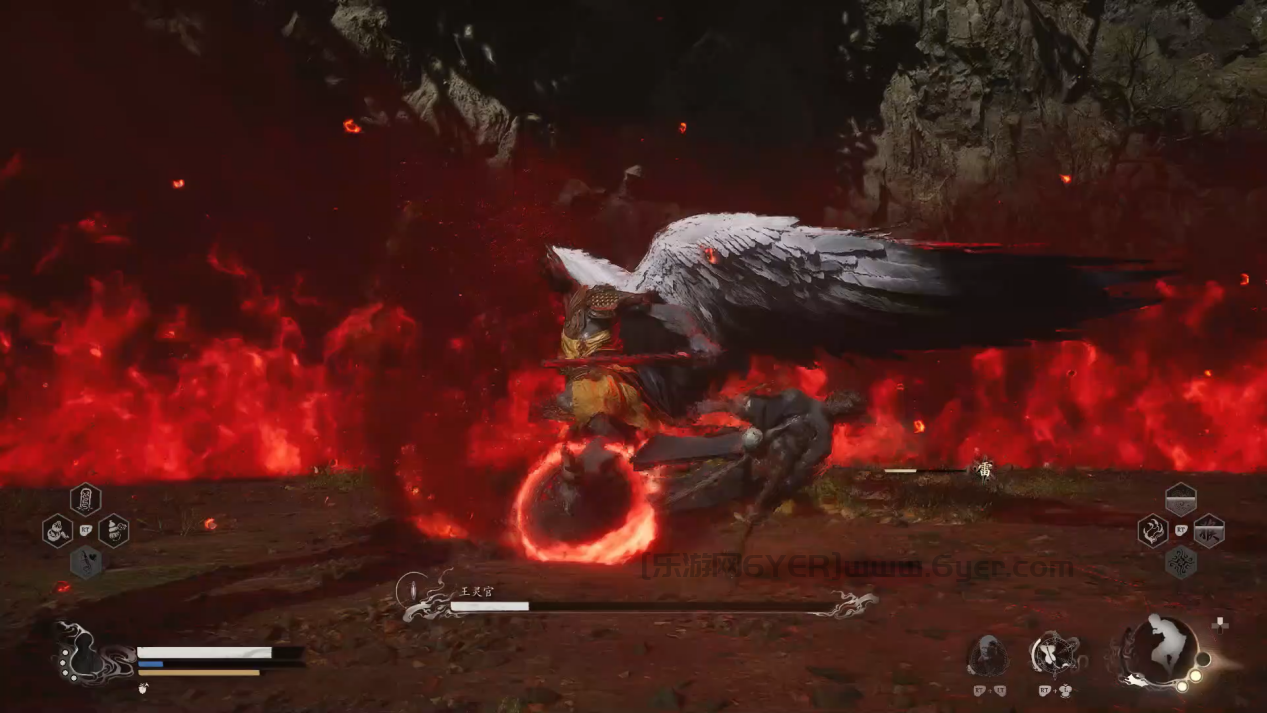Trigger the old man spirit skill icon

(987, 655)
